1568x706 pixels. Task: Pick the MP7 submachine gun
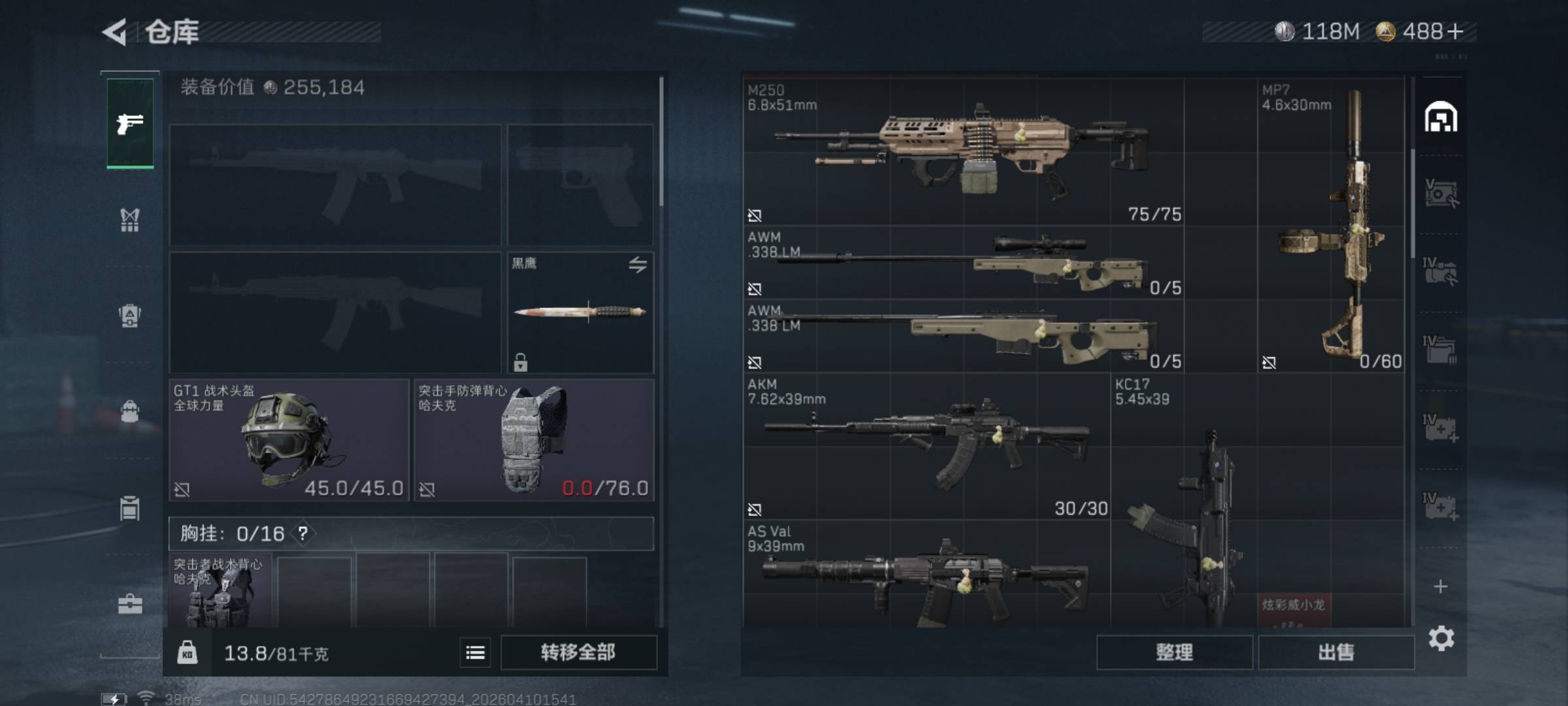(1331, 226)
